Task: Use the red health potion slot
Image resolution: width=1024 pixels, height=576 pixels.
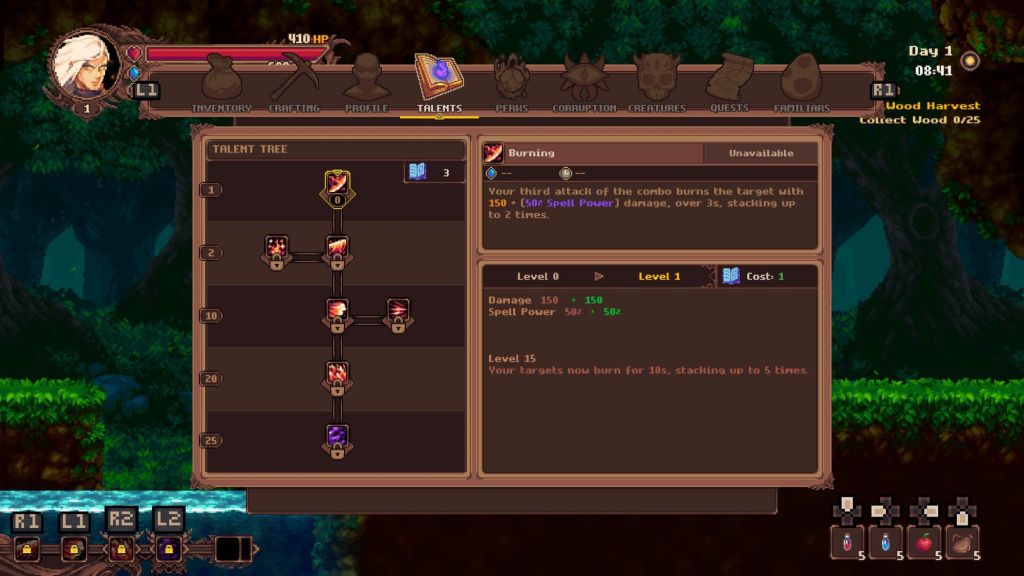Action: coord(845,542)
